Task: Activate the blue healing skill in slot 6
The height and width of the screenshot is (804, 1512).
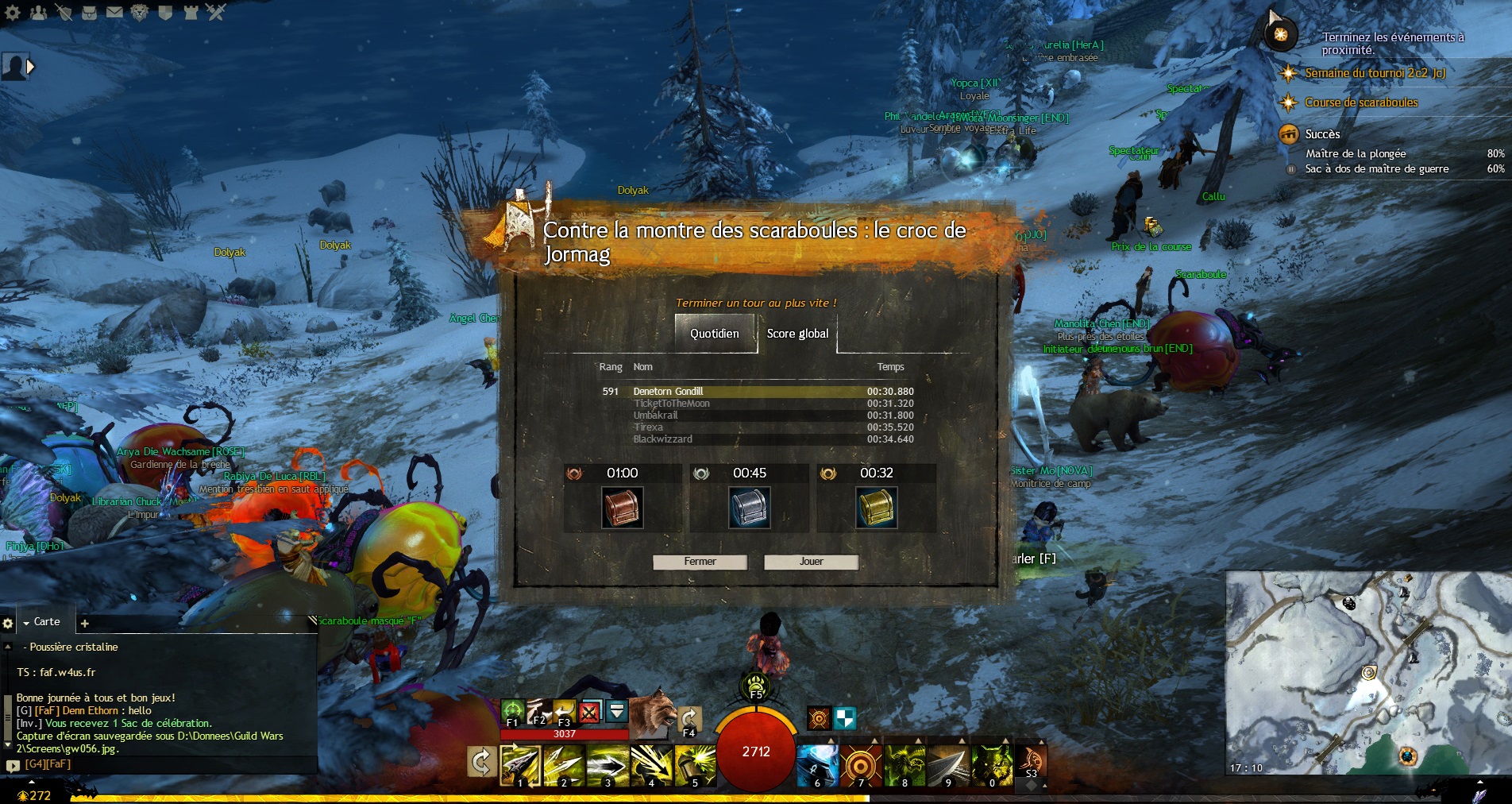Action: pyautogui.click(x=817, y=765)
